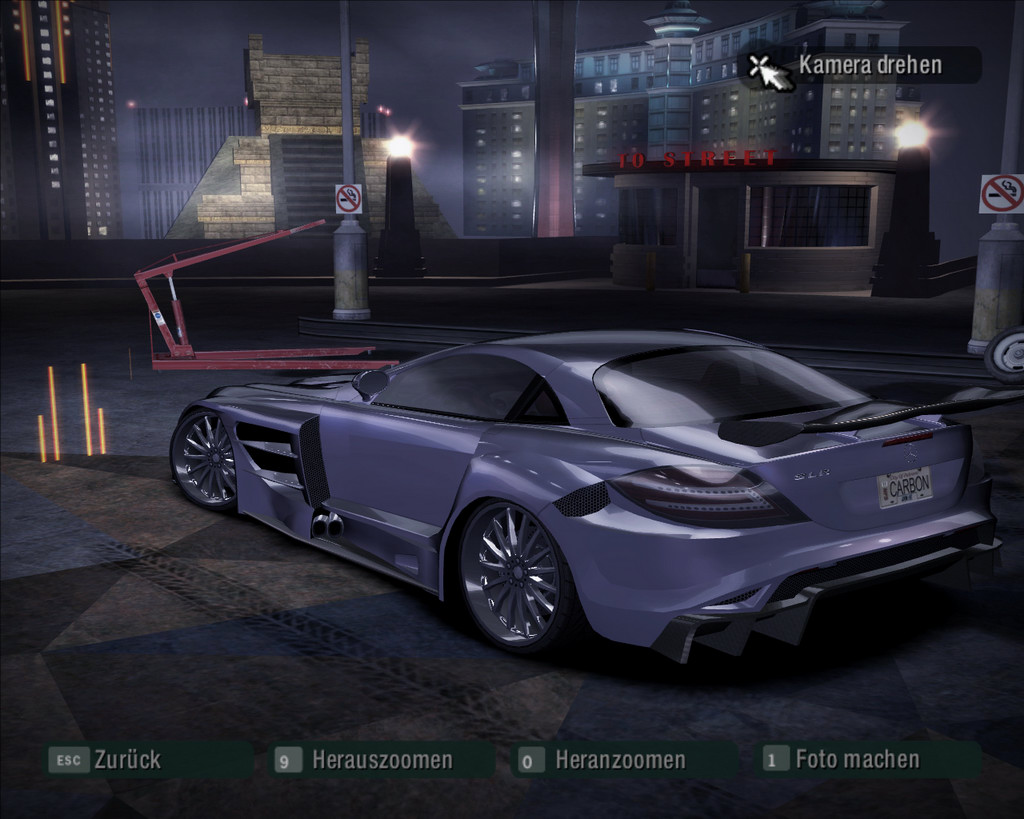1024x819 pixels.
Task: Zoom in using Heranzoomen
Action: pyautogui.click(x=619, y=760)
